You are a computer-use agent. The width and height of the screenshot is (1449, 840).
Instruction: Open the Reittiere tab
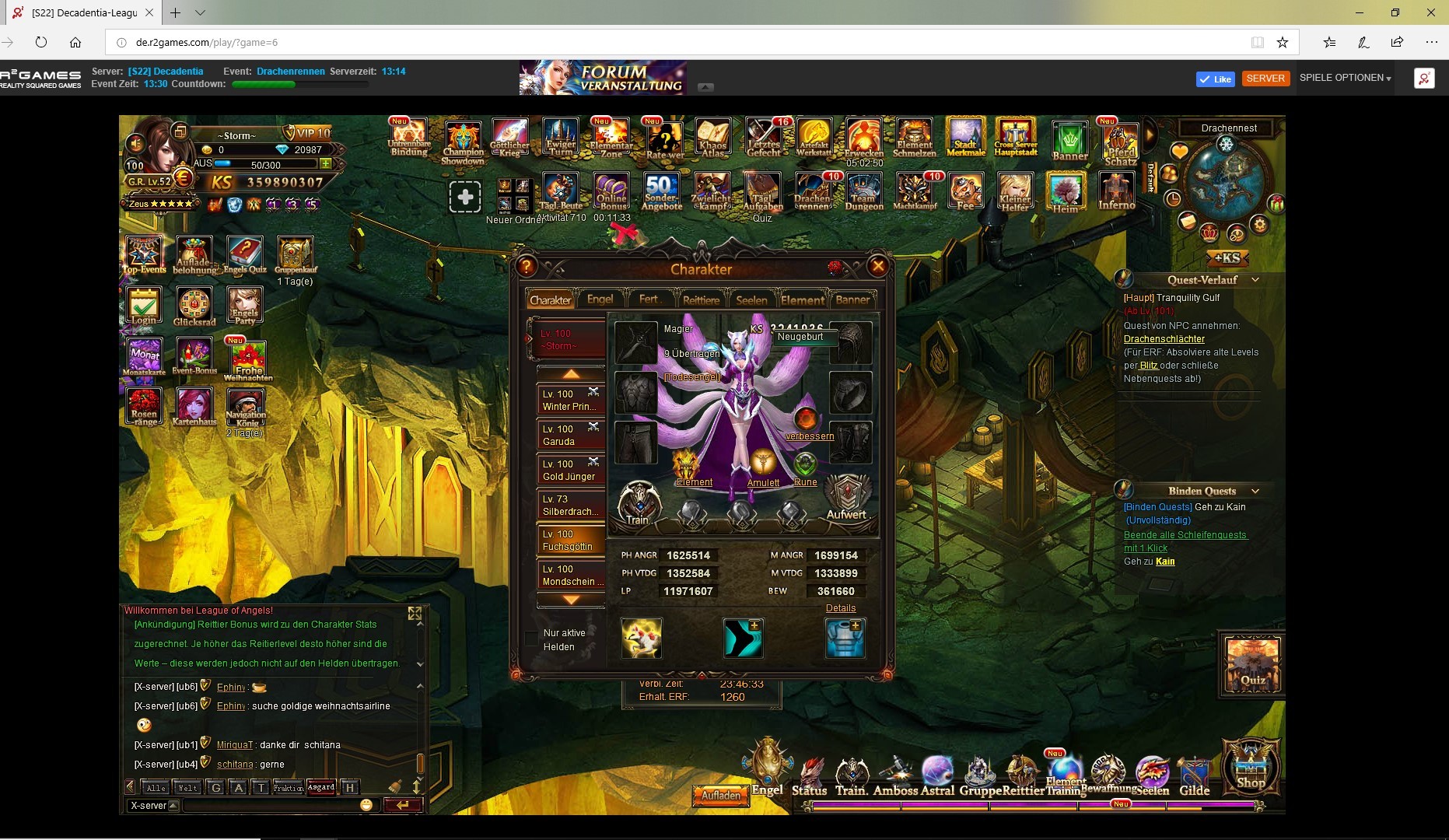point(701,300)
